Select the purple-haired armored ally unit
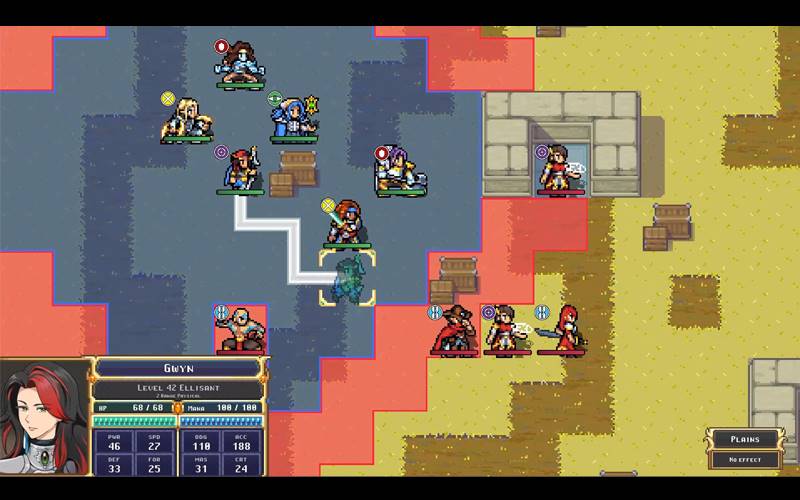 click(400, 172)
